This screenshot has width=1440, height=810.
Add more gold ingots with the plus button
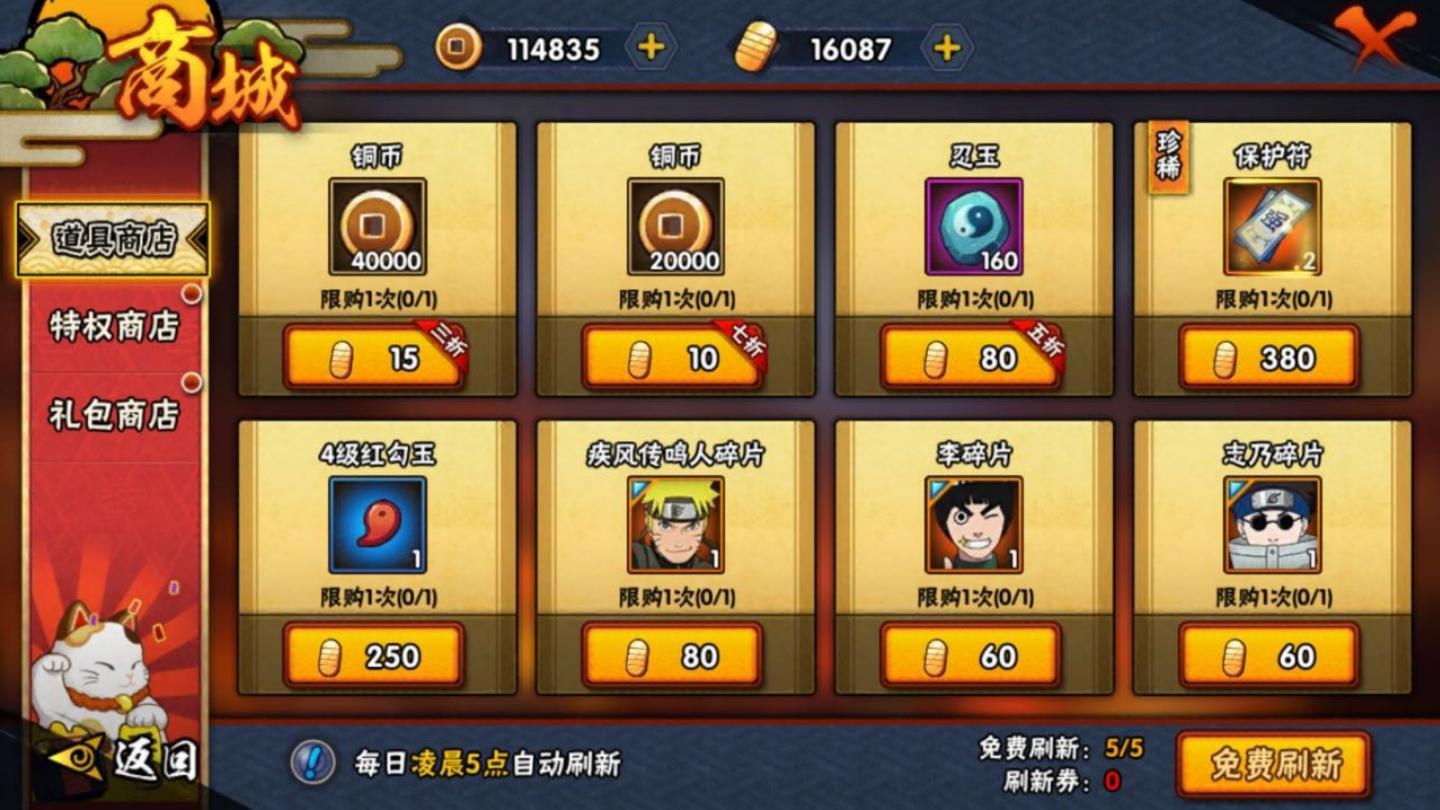(946, 48)
